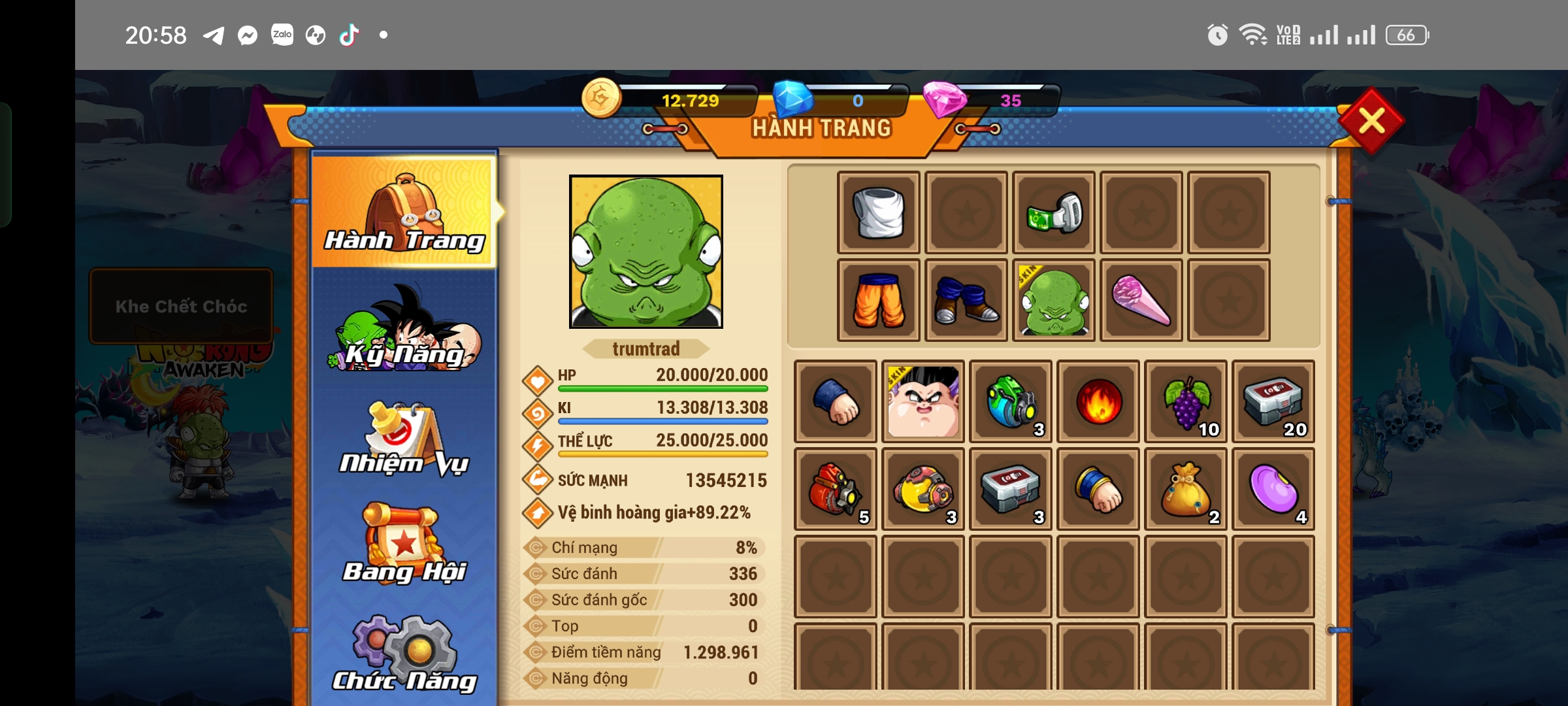Select the yellow helmet item stack
The width and height of the screenshot is (1568, 706).
(923, 489)
